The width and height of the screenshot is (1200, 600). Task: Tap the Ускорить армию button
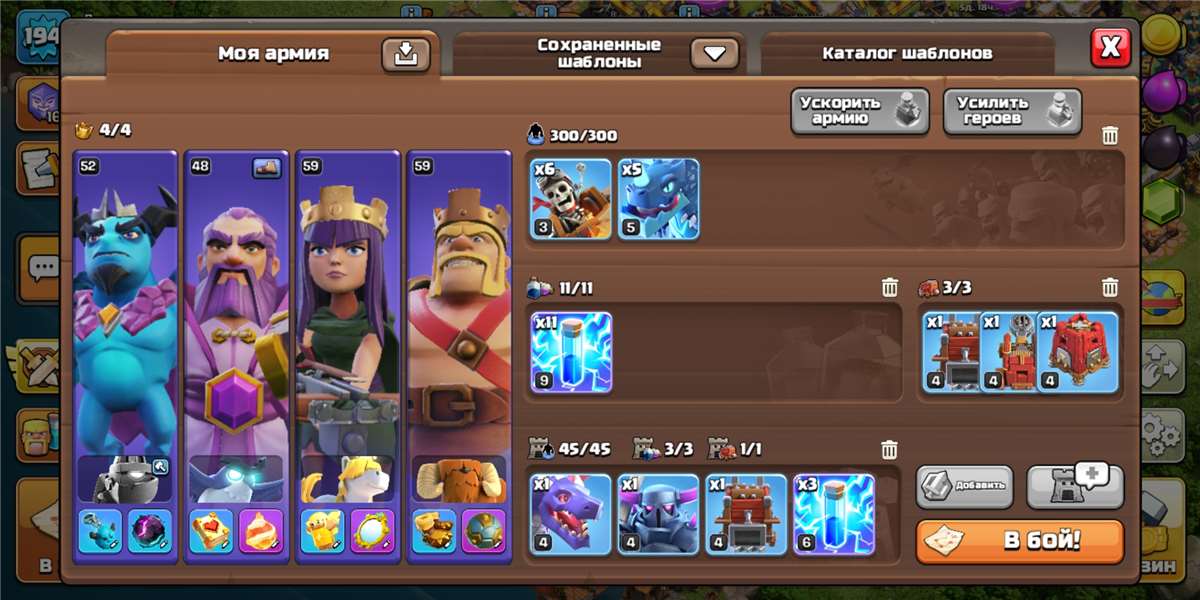[x=860, y=111]
